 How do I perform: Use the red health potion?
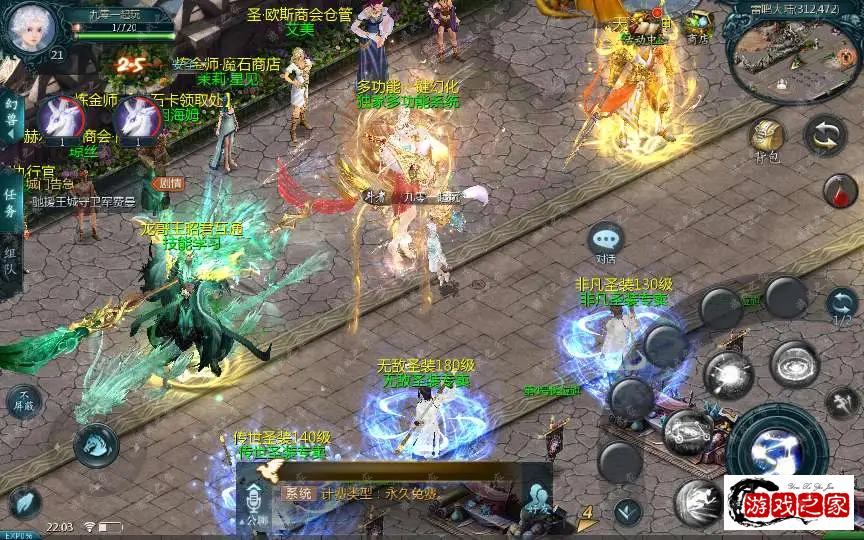[840, 190]
